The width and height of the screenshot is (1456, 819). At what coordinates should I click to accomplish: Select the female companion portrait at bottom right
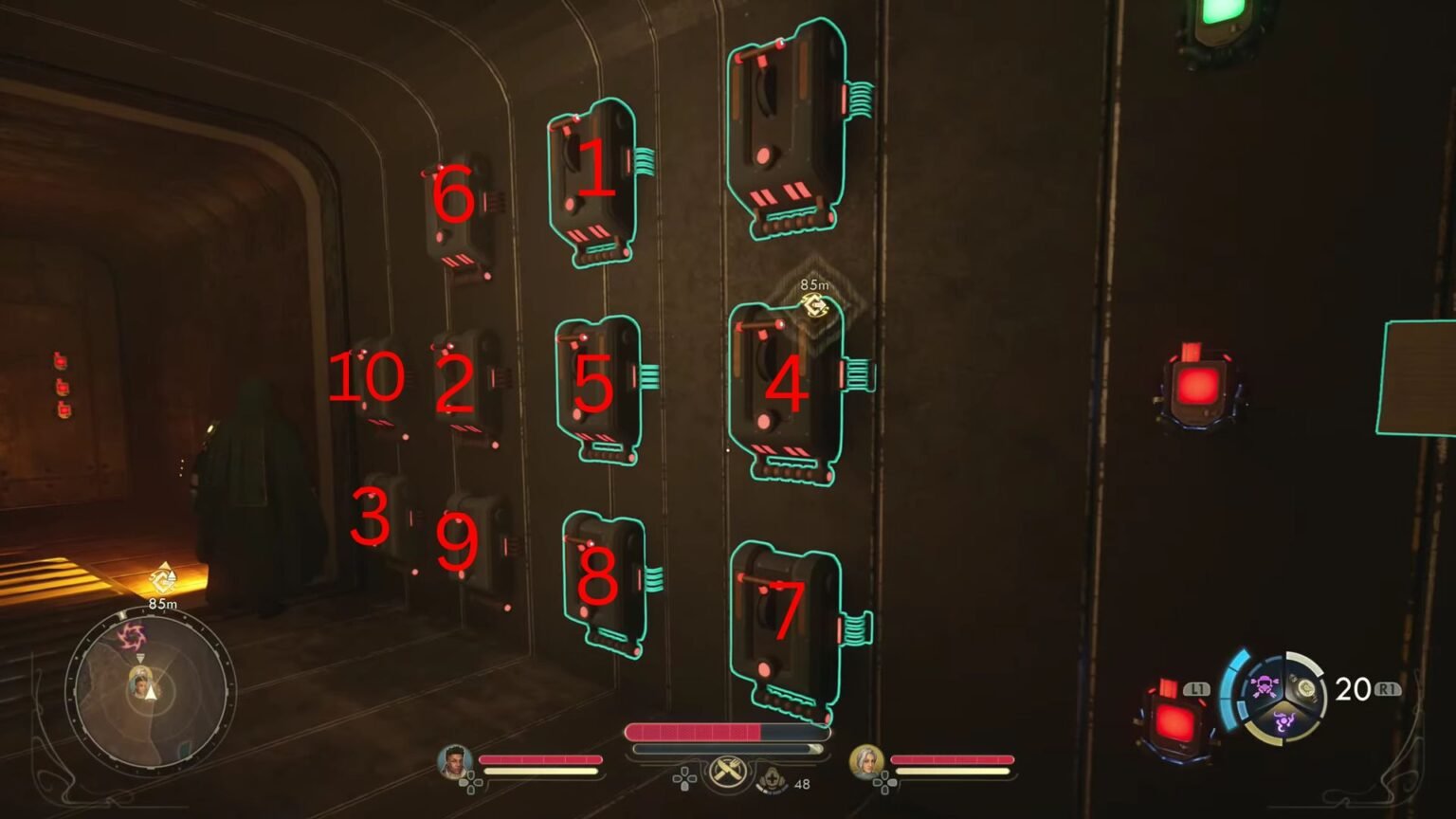[x=866, y=761]
